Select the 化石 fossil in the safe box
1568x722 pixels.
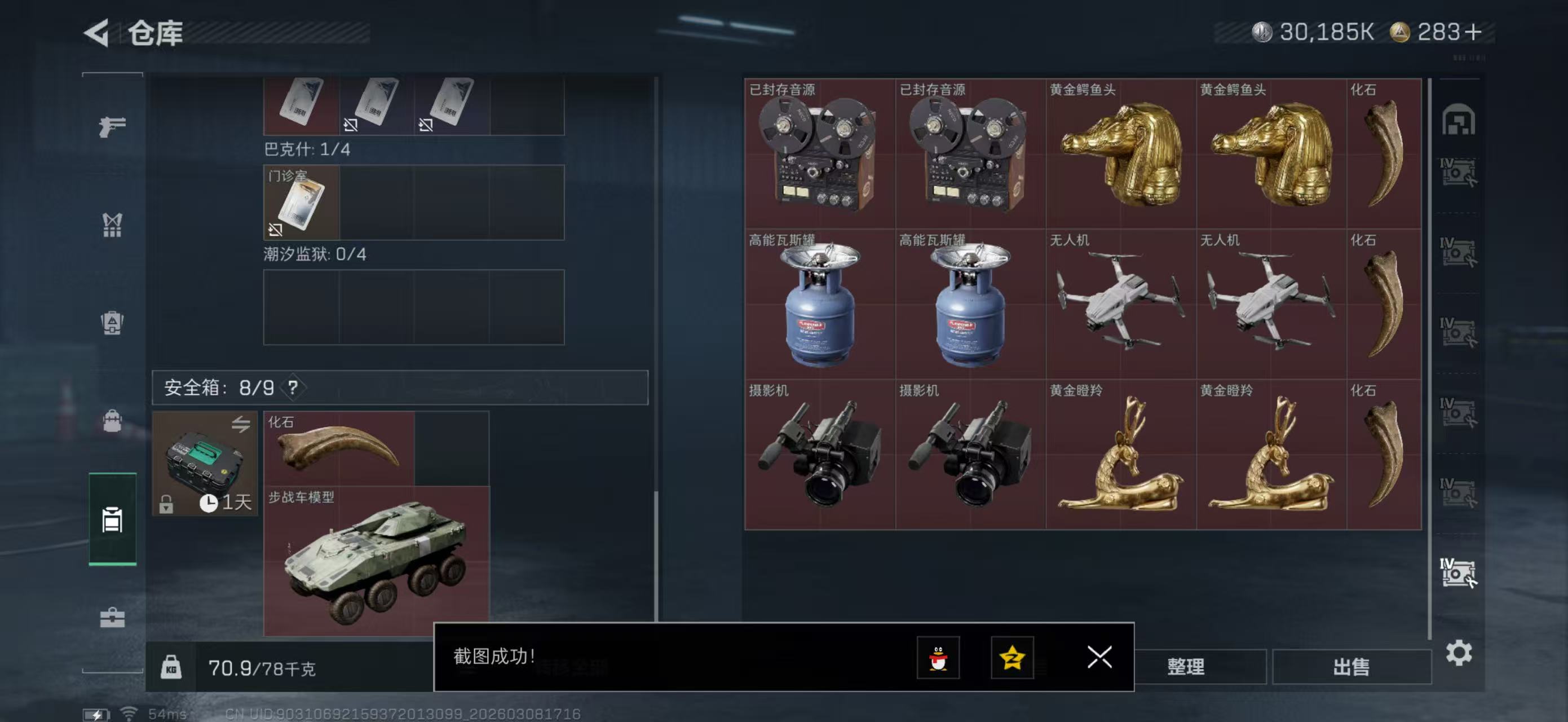pyautogui.click(x=339, y=448)
